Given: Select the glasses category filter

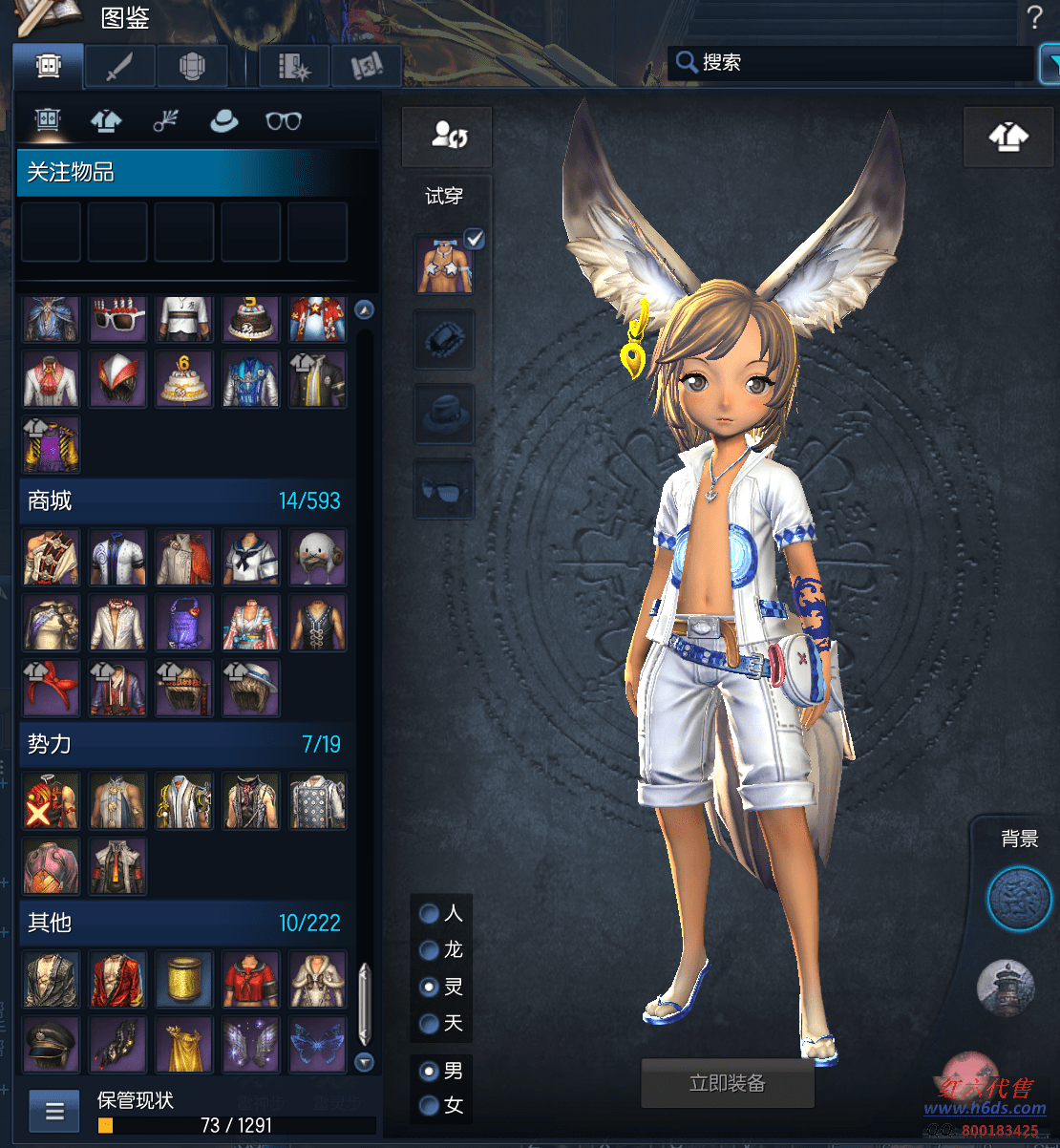Looking at the screenshot, I should tap(283, 121).
